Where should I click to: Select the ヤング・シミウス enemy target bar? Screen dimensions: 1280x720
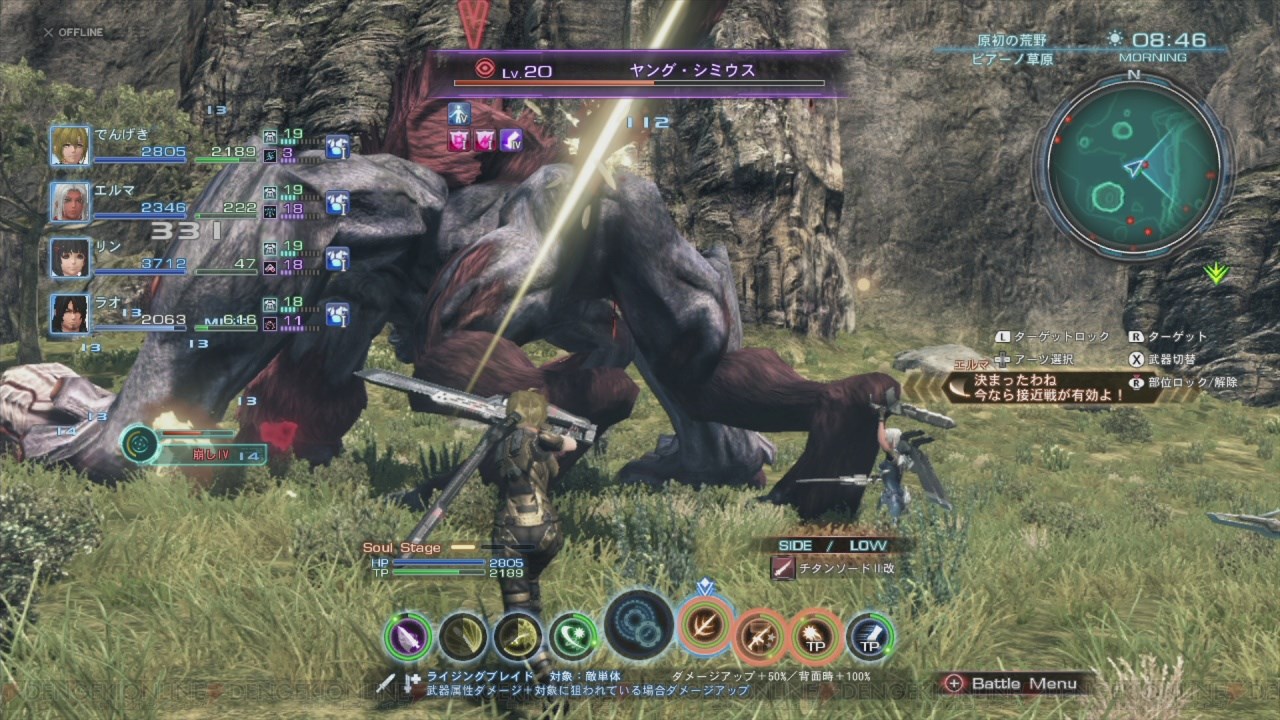(640, 74)
